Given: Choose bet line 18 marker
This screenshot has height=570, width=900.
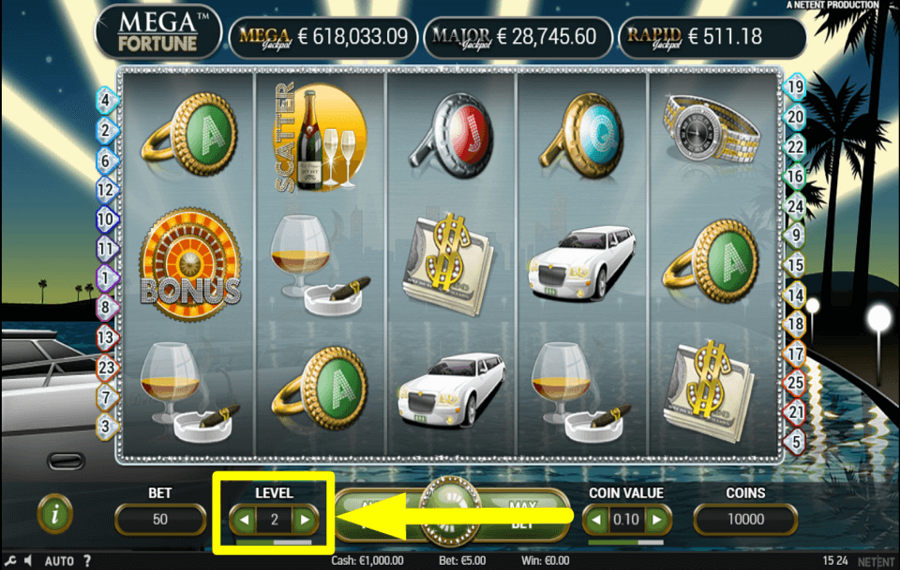Looking at the screenshot, I should pyautogui.click(x=796, y=323).
